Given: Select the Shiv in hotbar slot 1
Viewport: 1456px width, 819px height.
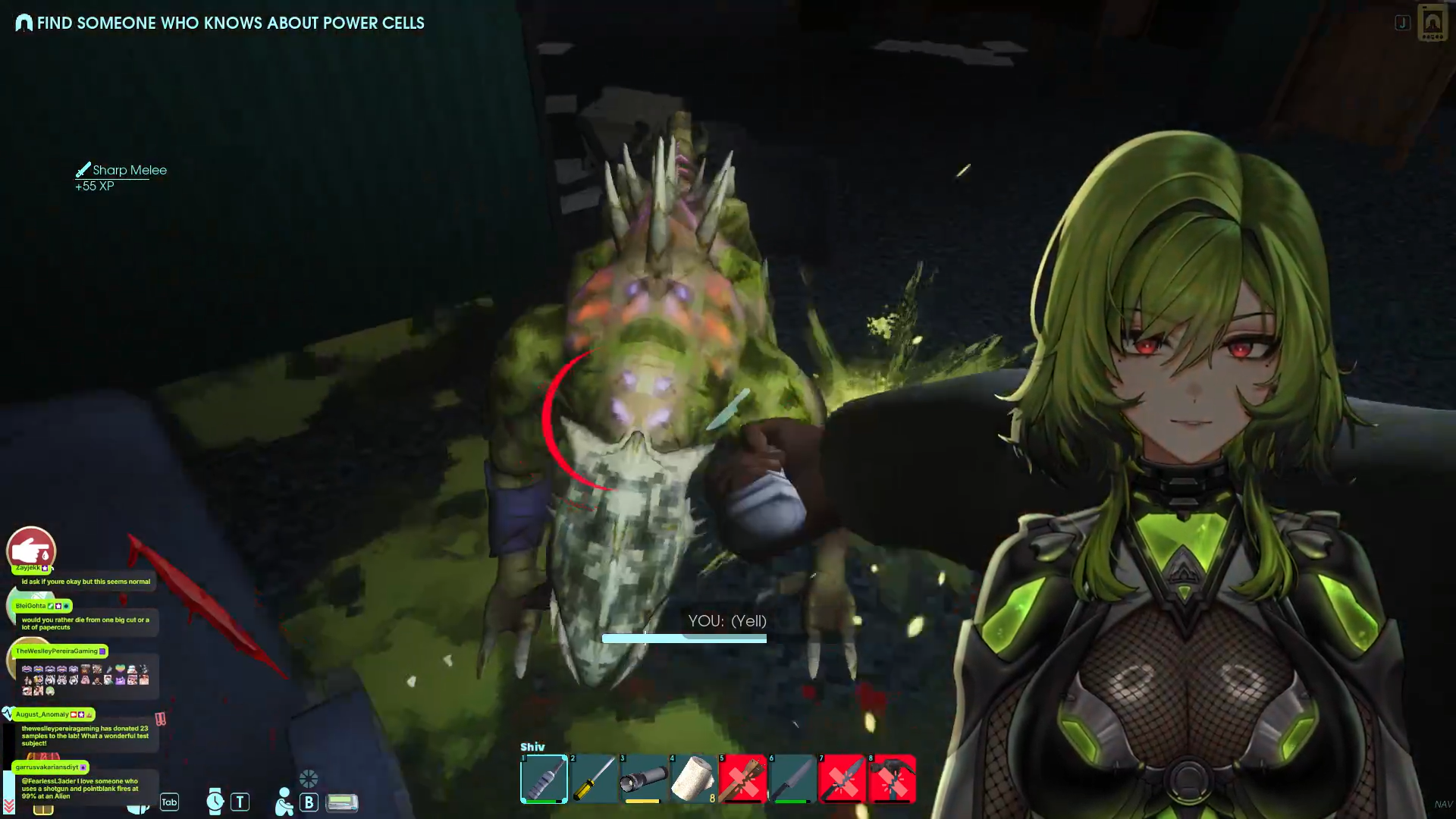Looking at the screenshot, I should [544, 779].
